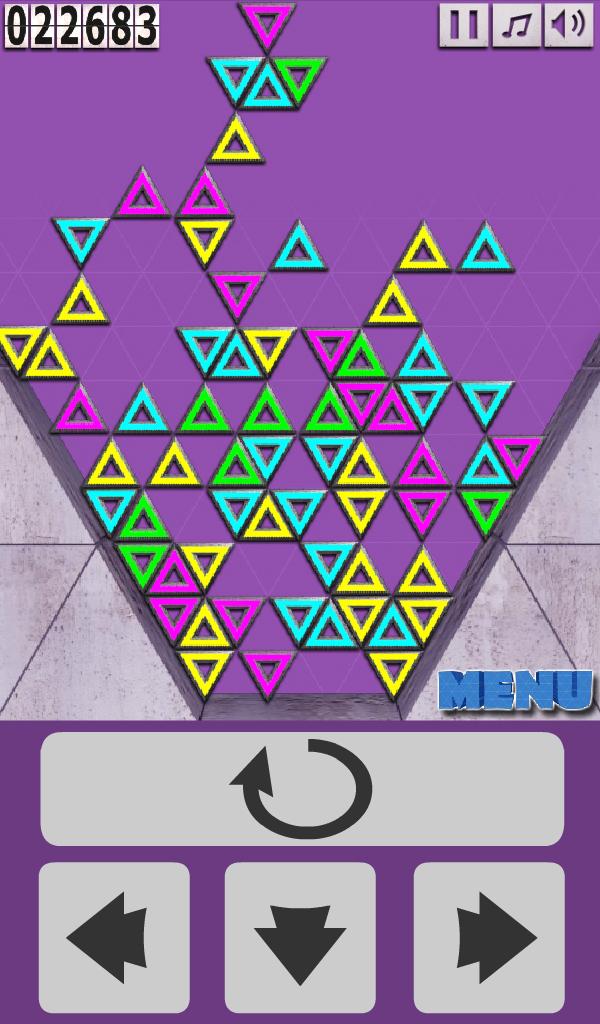
Task: Rotate the falling piece
Action: [302, 789]
